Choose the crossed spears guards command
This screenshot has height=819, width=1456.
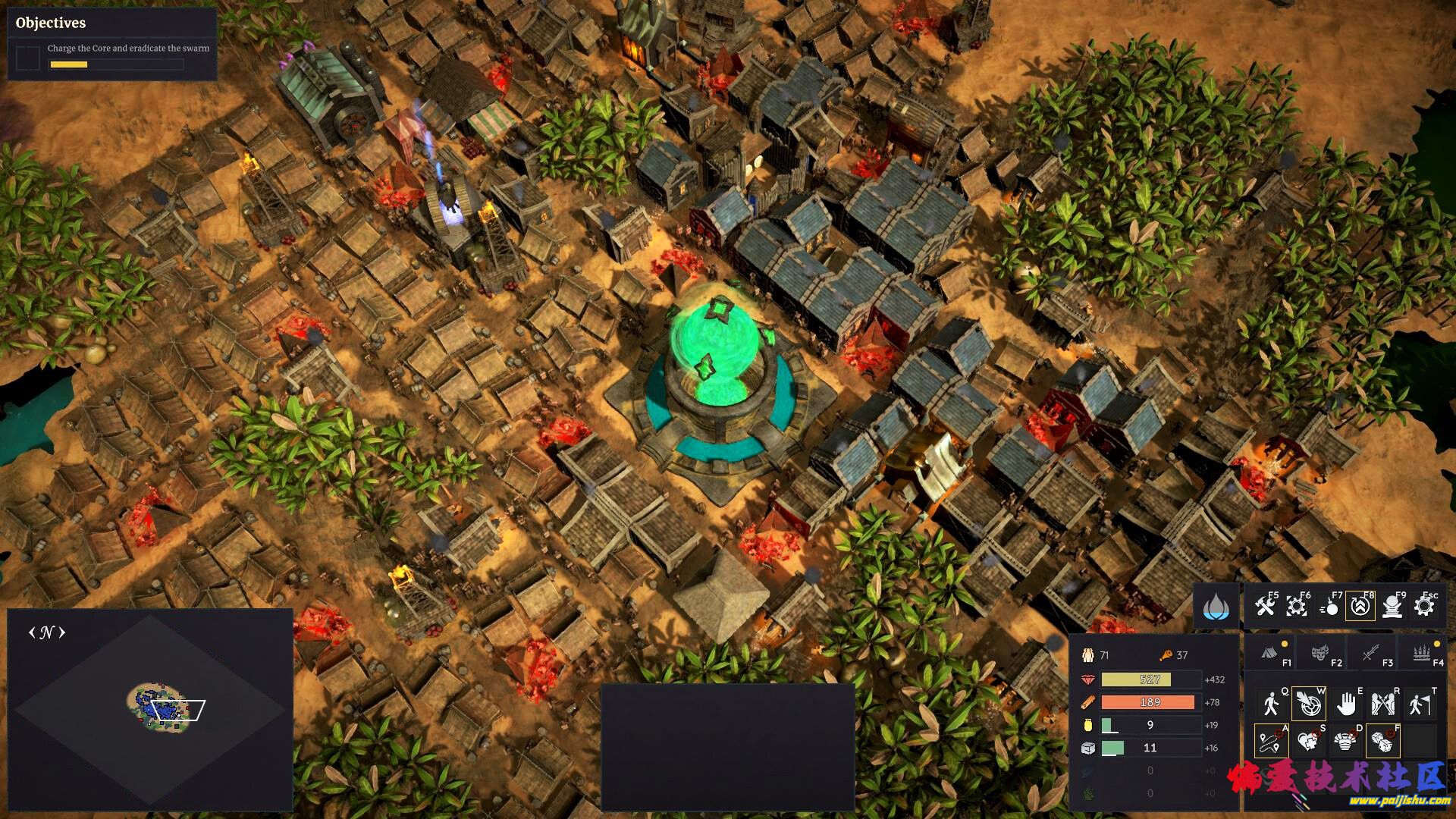coord(1383,704)
